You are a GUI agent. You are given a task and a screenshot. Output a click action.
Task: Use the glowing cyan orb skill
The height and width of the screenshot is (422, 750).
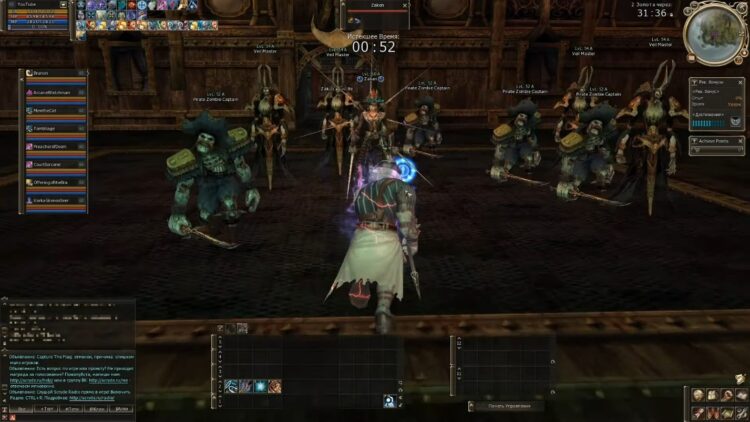[x=259, y=386]
